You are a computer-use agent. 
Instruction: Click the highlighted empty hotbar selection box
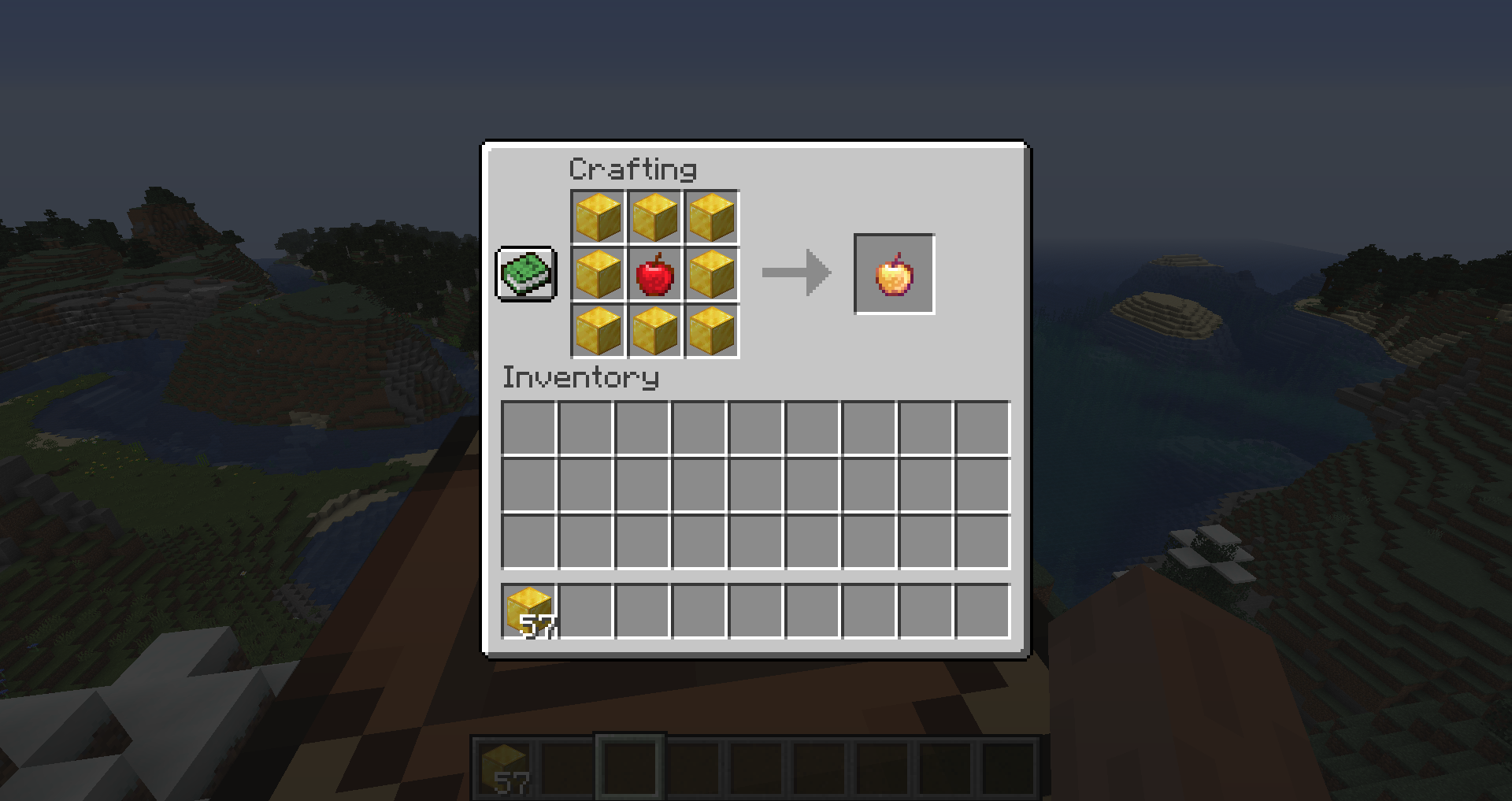pos(630,766)
